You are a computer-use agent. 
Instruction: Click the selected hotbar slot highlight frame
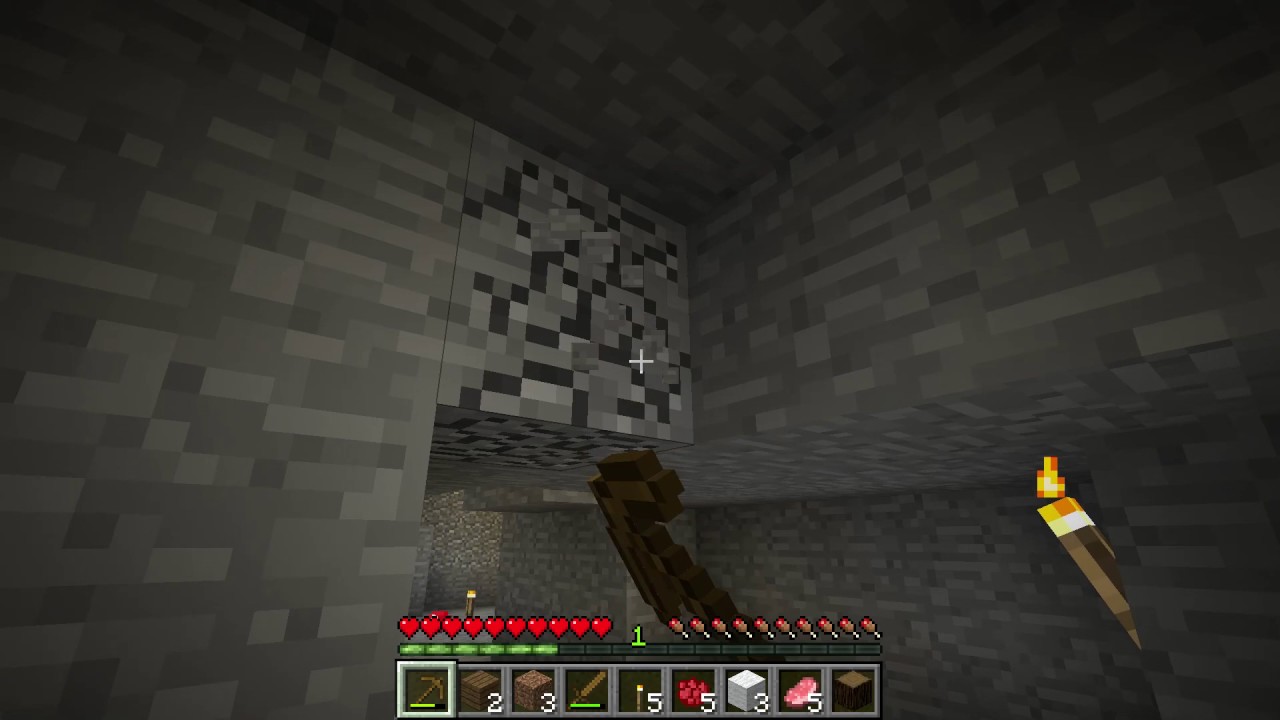click(426, 688)
